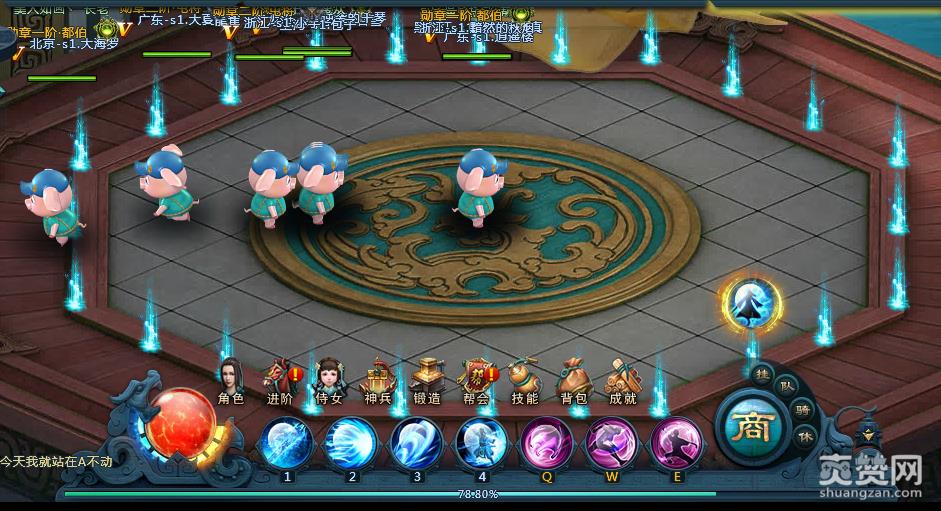
Task: Click the 骑 mount button
Action: coord(803,408)
